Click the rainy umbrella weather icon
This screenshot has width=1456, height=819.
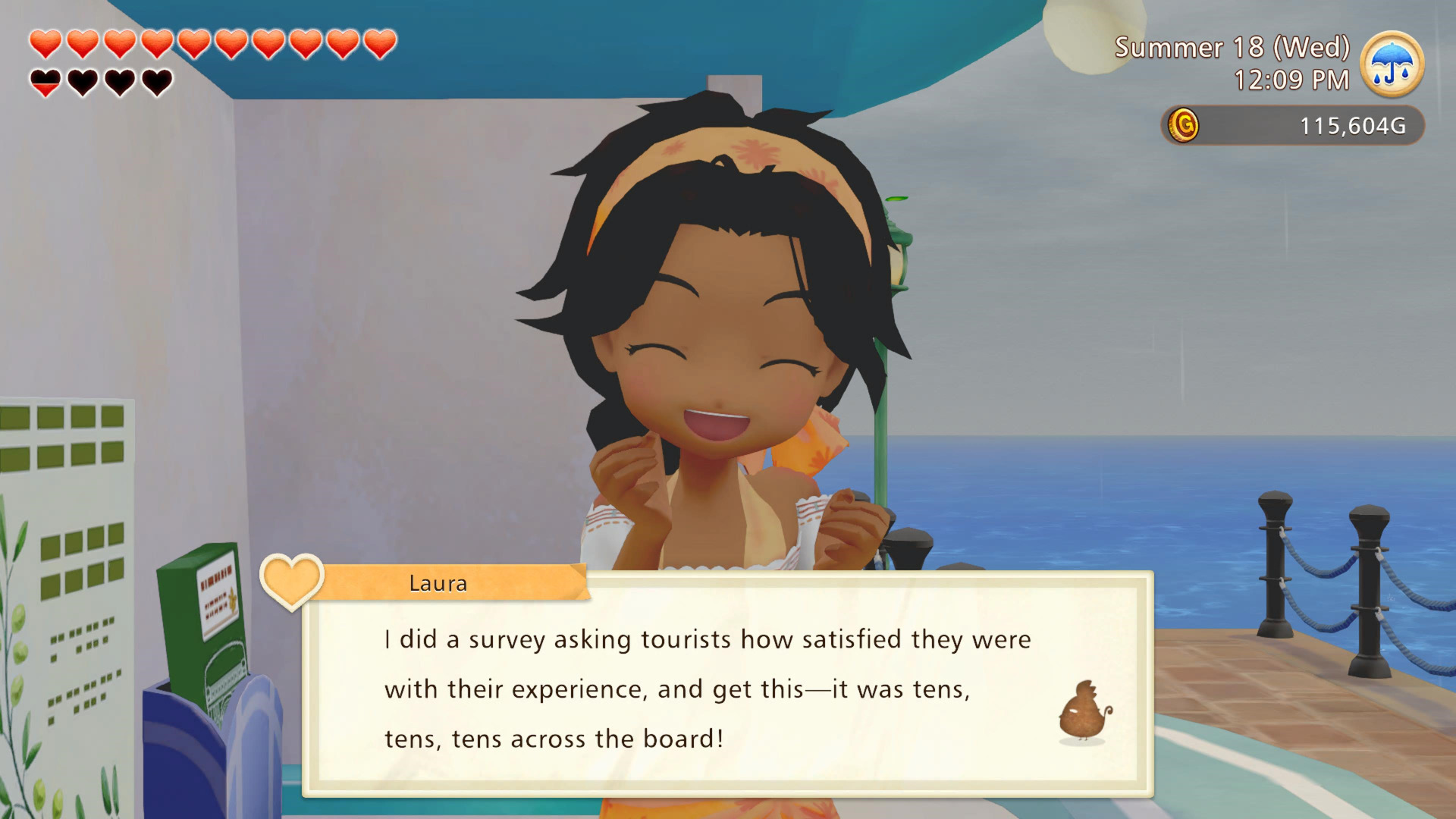[1392, 64]
